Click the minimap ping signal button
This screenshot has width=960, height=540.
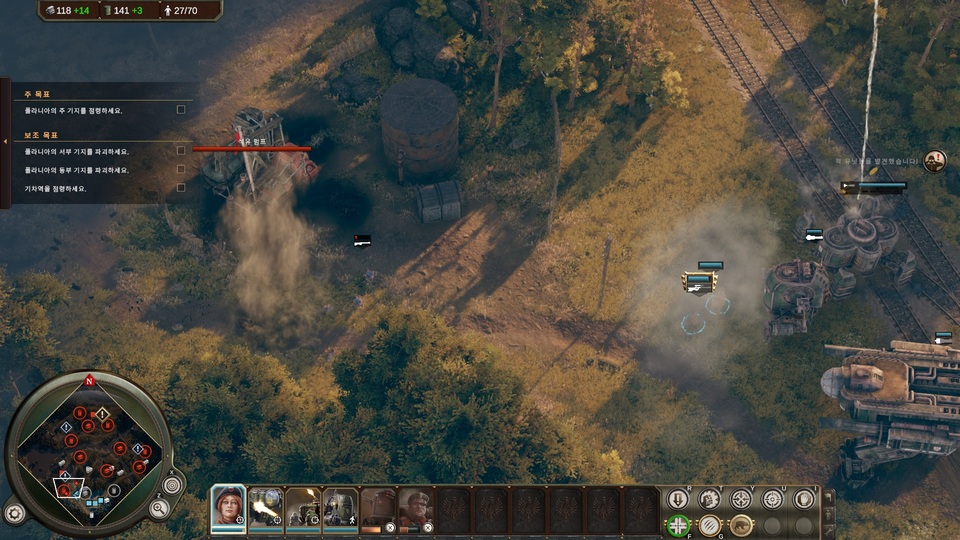coord(172,485)
